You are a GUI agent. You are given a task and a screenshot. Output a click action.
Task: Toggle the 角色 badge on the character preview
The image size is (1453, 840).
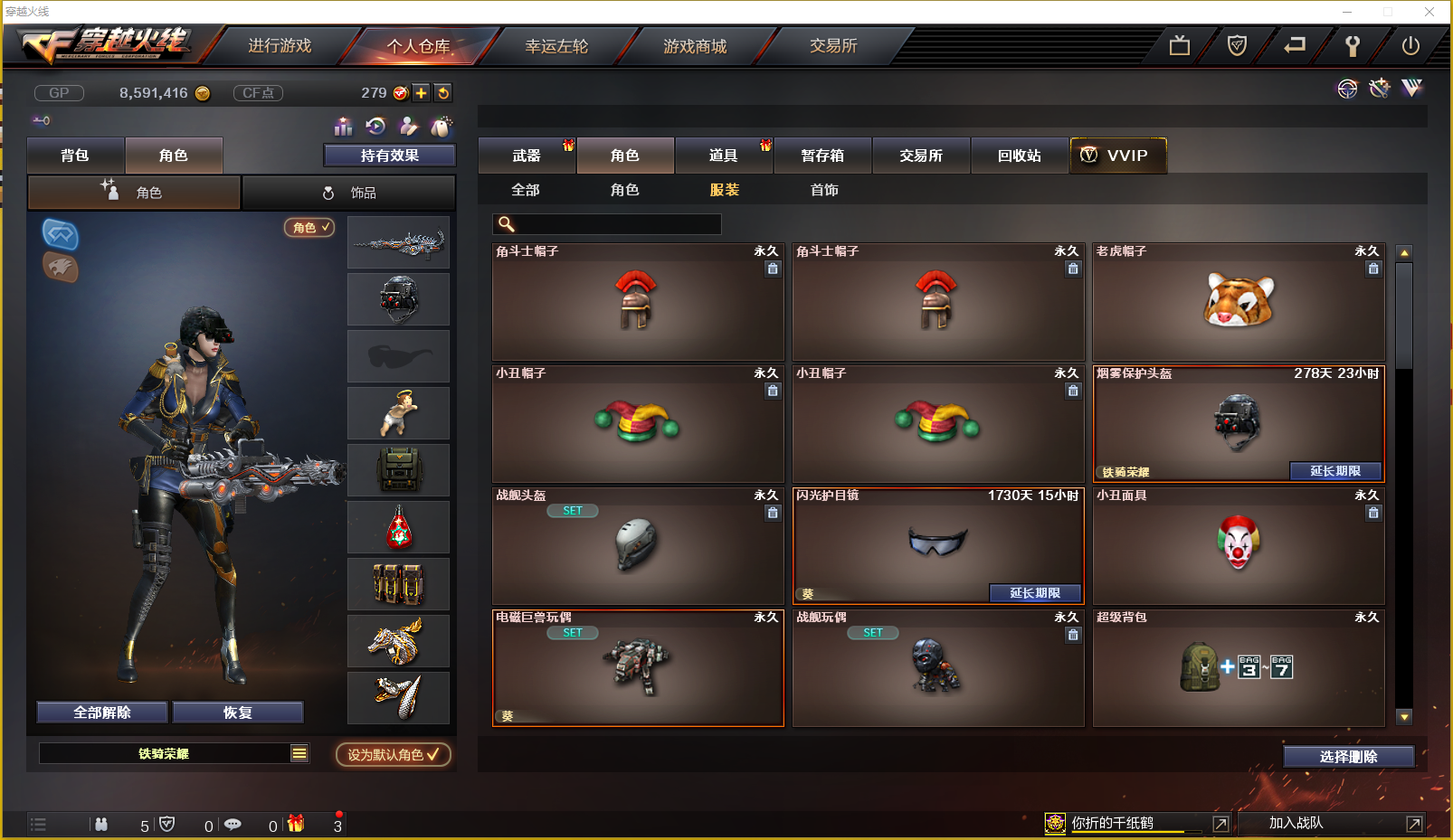(309, 228)
